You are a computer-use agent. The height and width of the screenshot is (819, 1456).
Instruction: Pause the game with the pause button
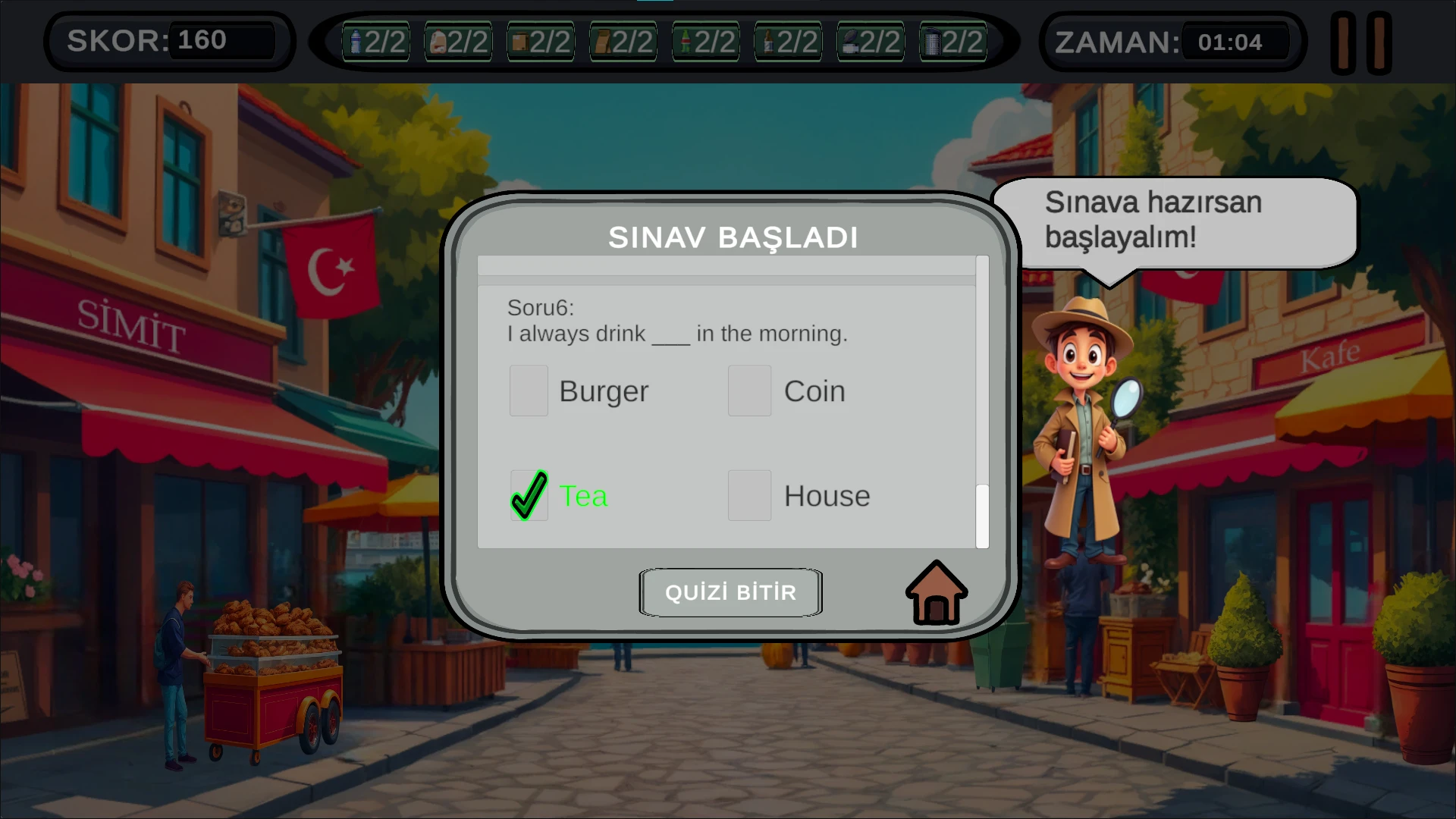pos(1361,43)
